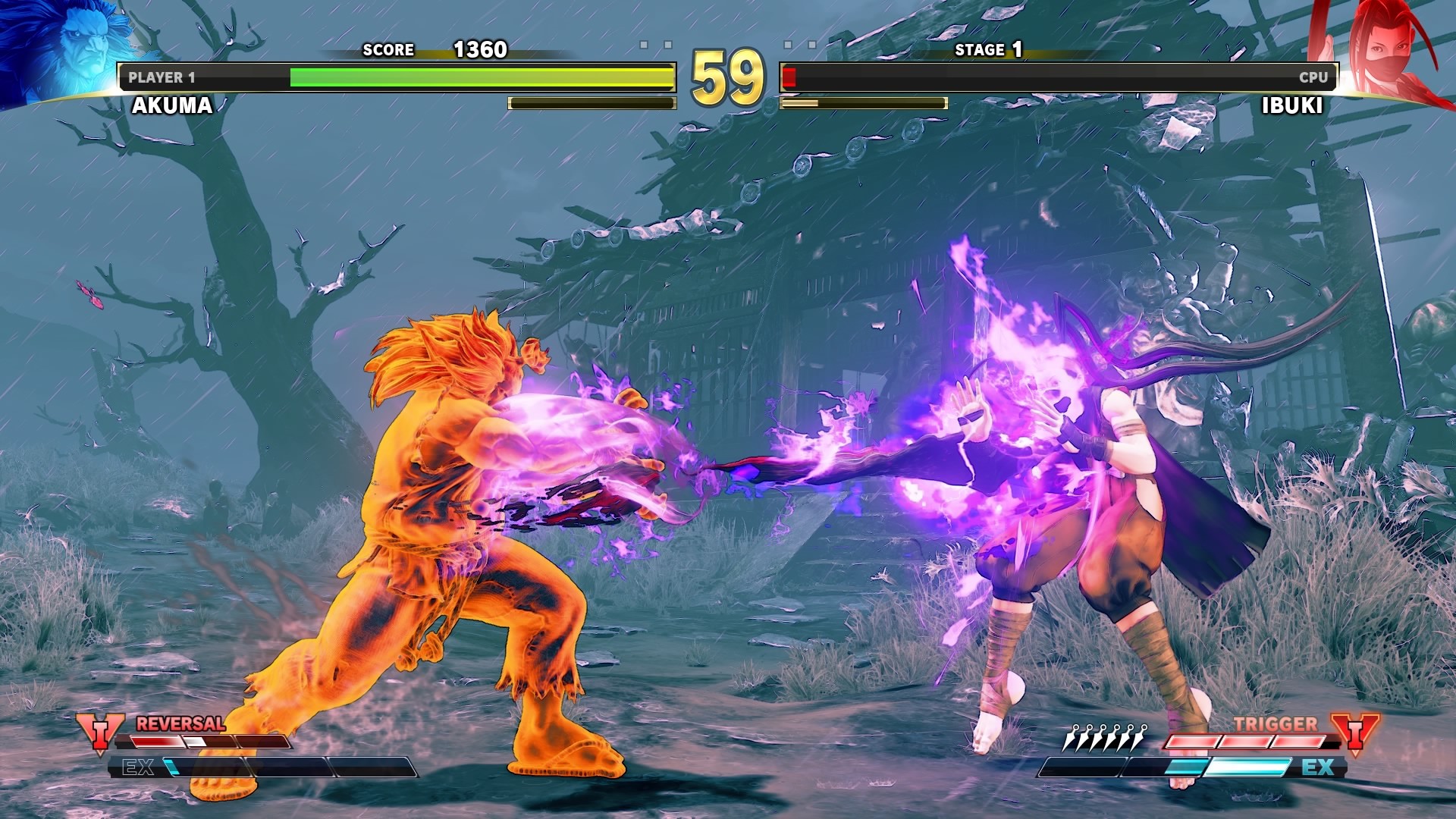The height and width of the screenshot is (819, 1456).
Task: Select the V emblem next to Reversal
Action: [100, 733]
